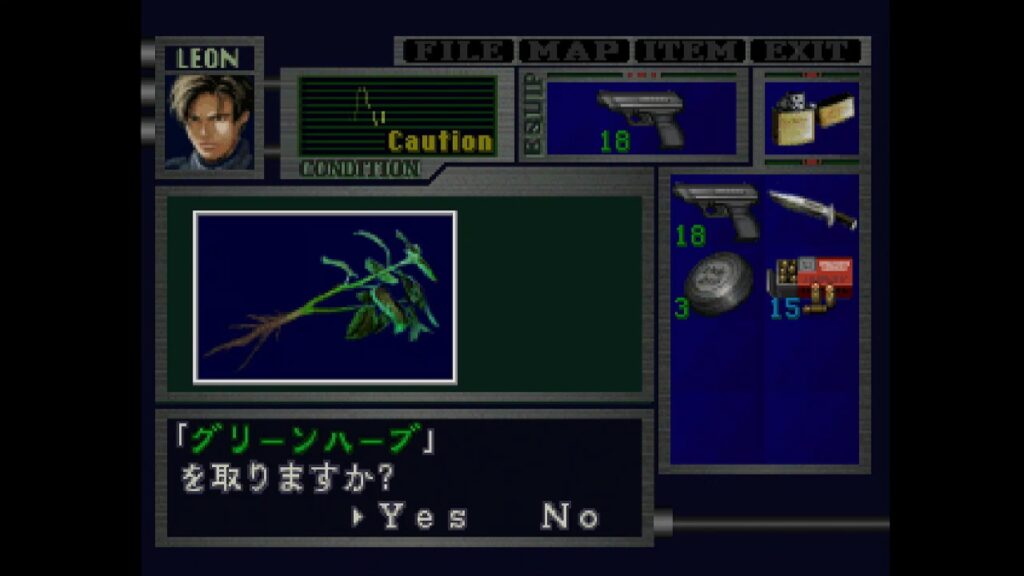Click Leon's character portrait

(210, 121)
